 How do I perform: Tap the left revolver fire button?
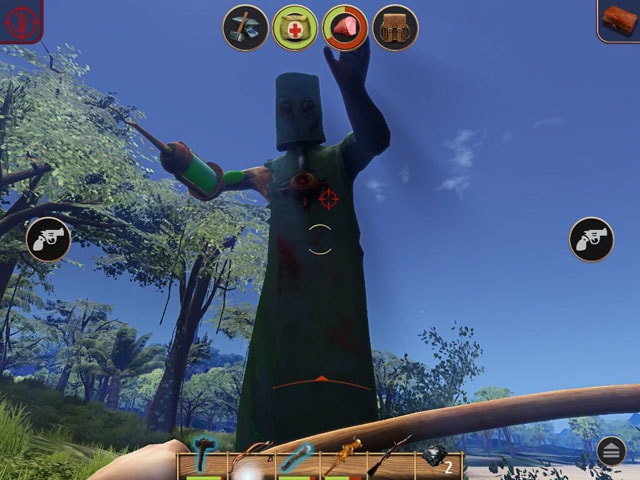(x=48, y=239)
